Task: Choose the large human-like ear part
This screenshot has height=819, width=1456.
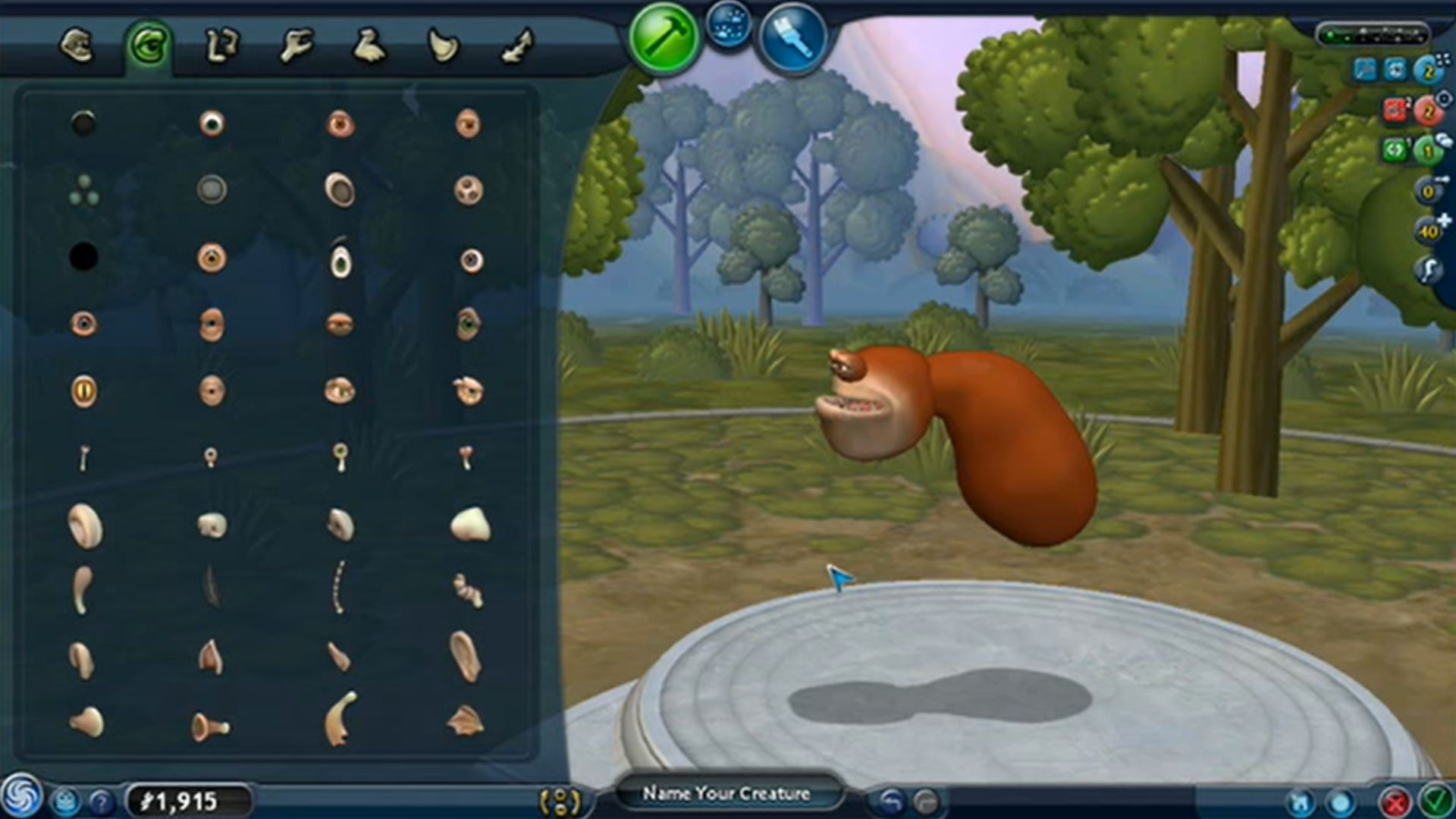Action: tap(466, 656)
